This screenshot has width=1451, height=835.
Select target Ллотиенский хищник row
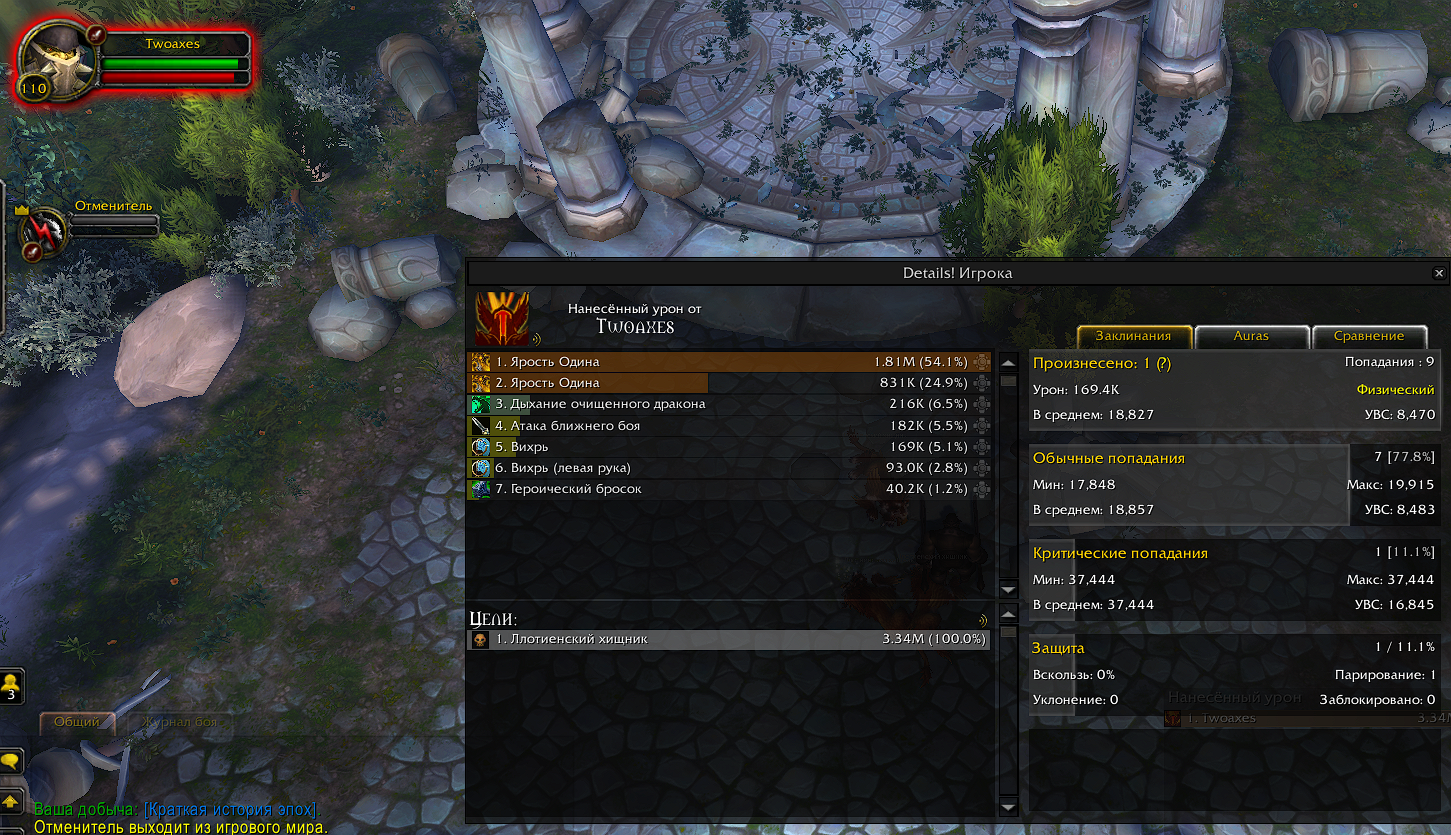729,639
